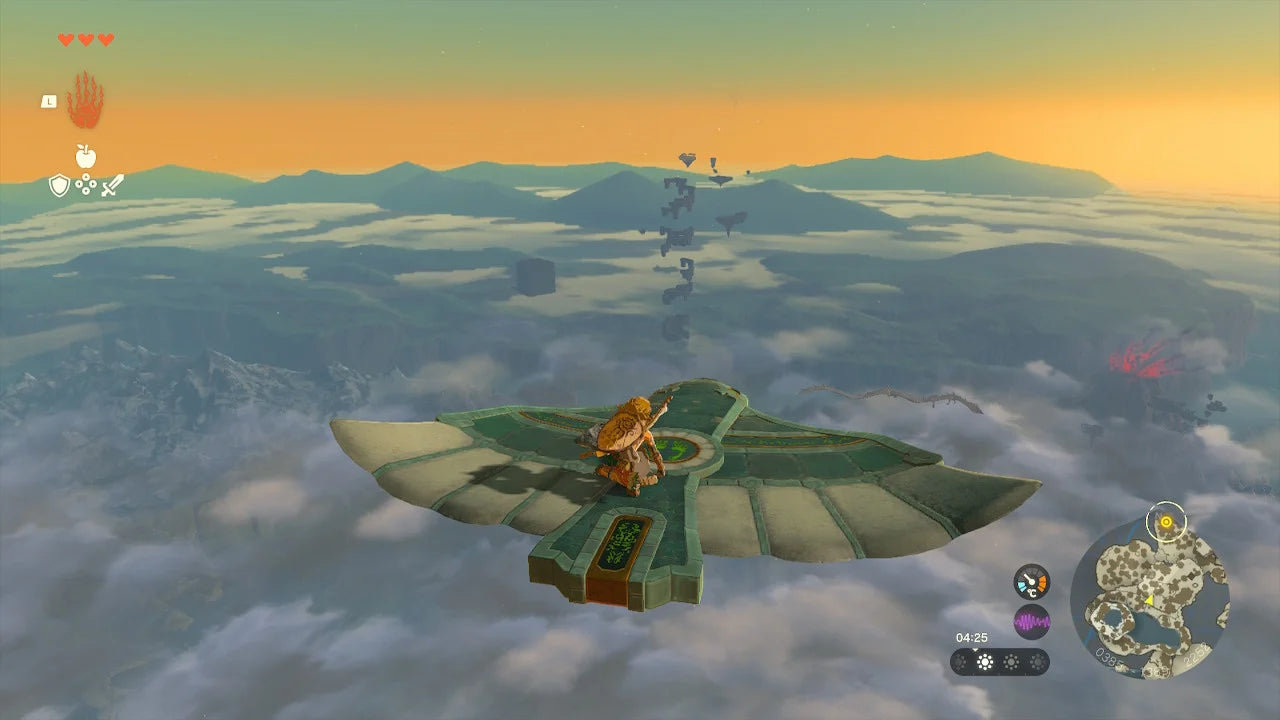Check the temperature gauge icon
Image resolution: width=1280 pixels, height=720 pixels.
1031,581
